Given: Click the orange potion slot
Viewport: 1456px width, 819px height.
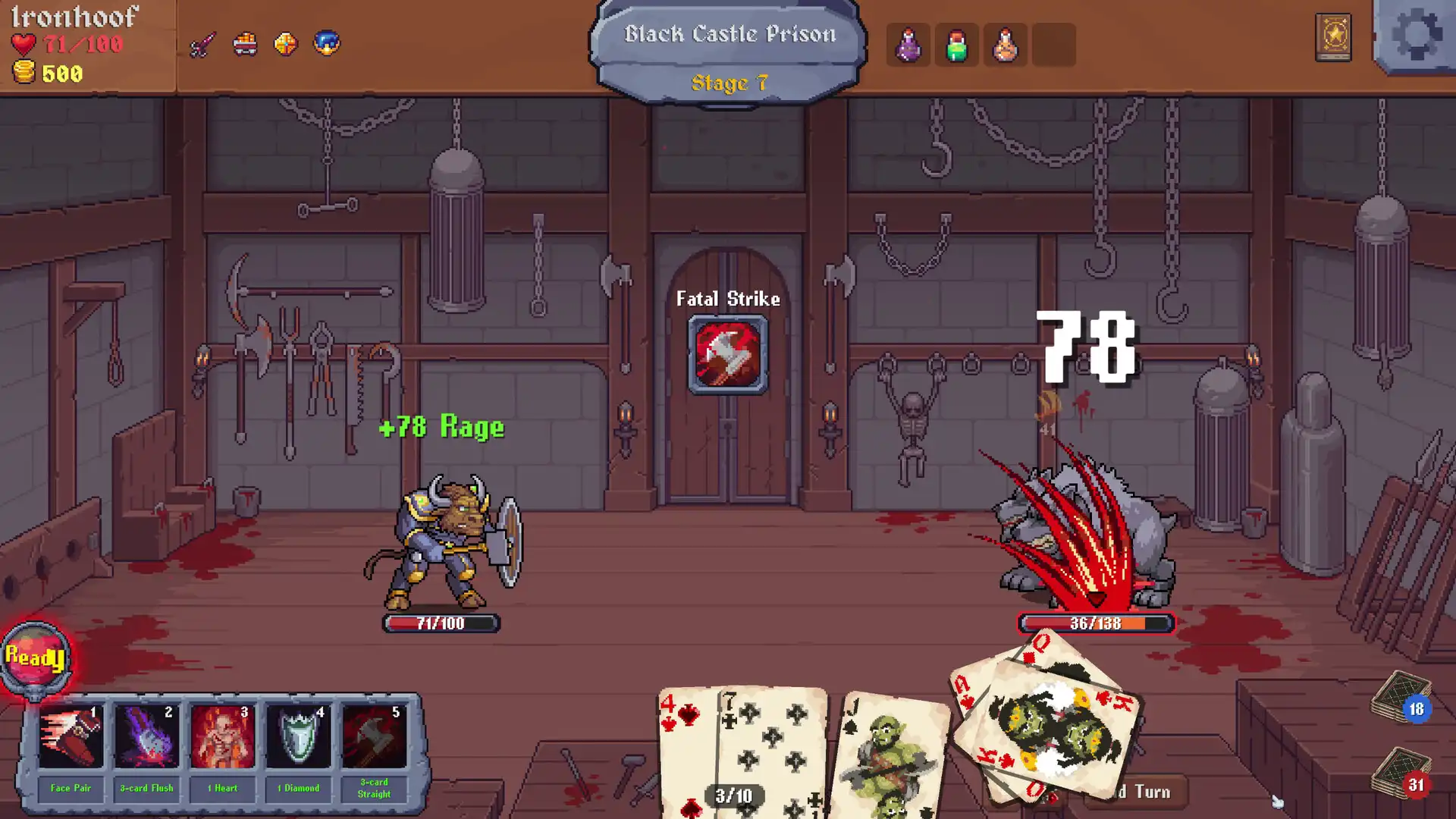Looking at the screenshot, I should coord(1006,45).
